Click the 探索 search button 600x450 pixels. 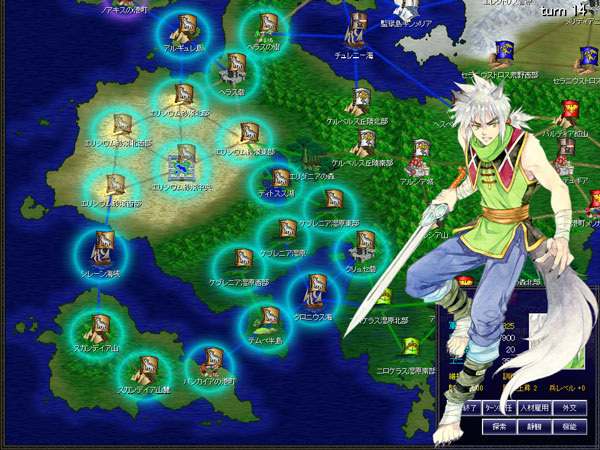click(x=500, y=426)
